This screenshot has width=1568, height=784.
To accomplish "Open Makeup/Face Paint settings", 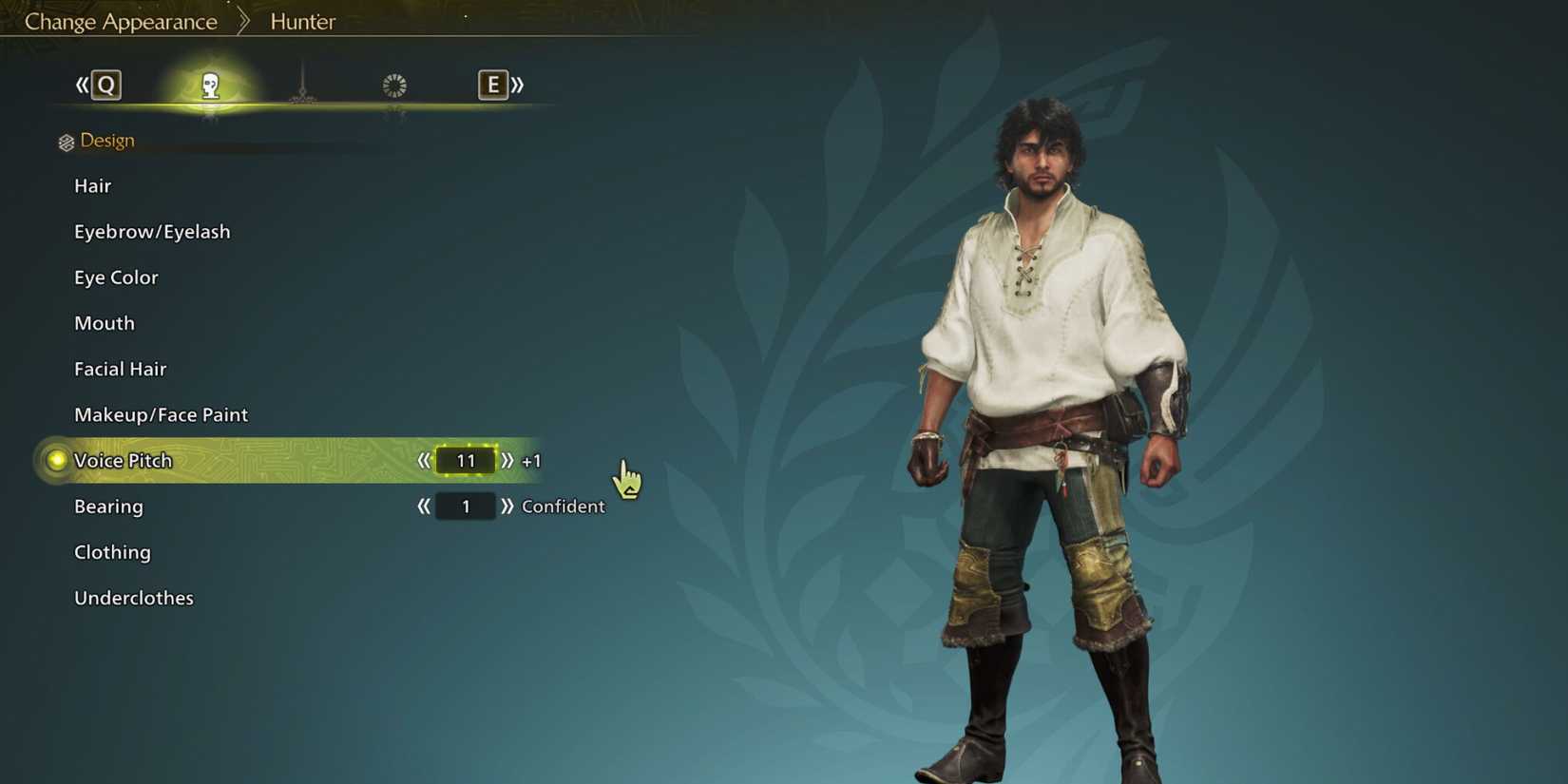I will pos(161,414).
